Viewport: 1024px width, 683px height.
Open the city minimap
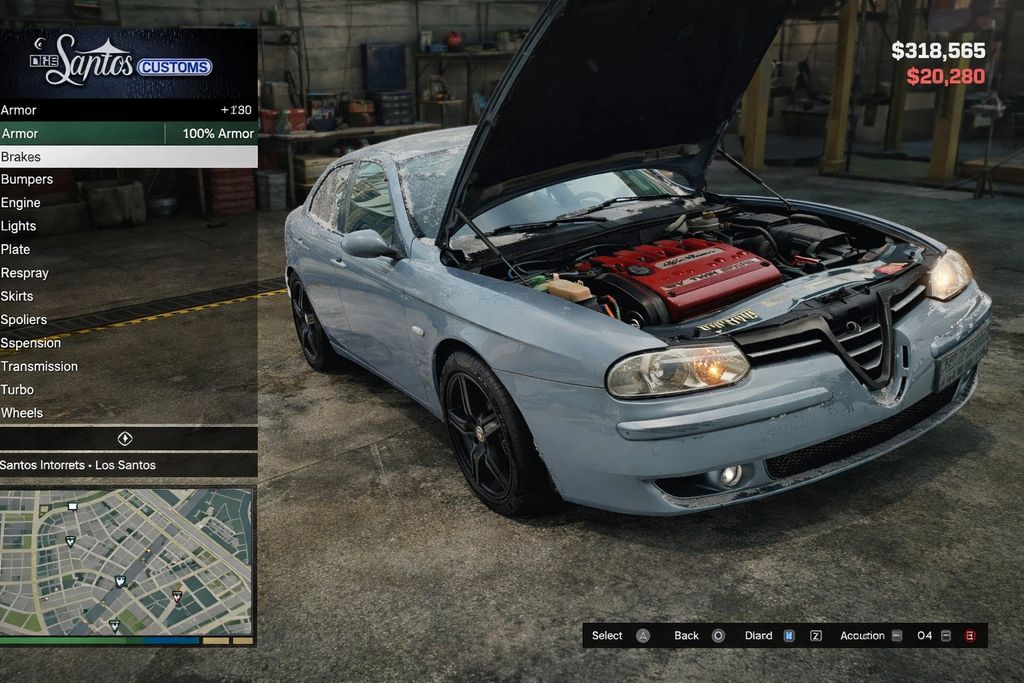pos(127,562)
